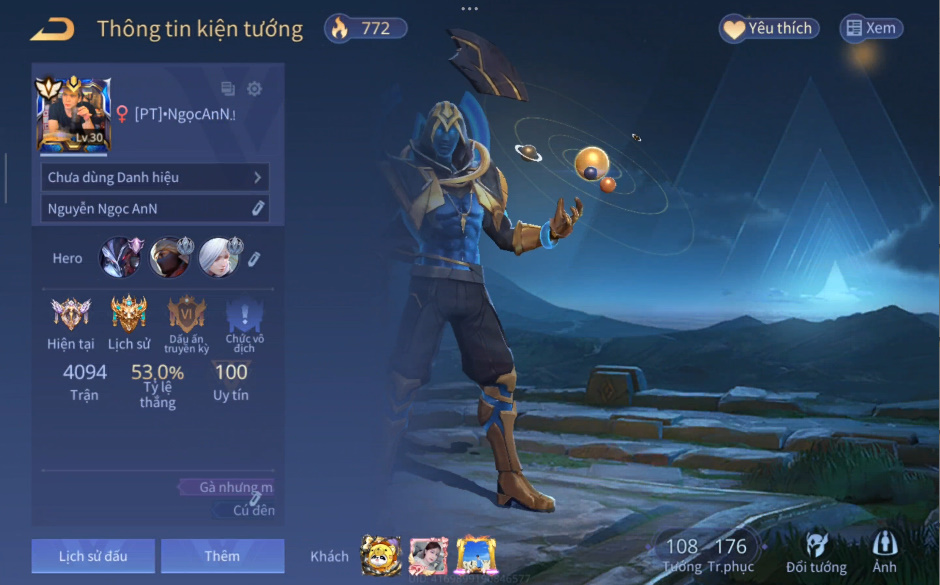
Task: Copy profile info with the copy icon
Action: pos(228,89)
